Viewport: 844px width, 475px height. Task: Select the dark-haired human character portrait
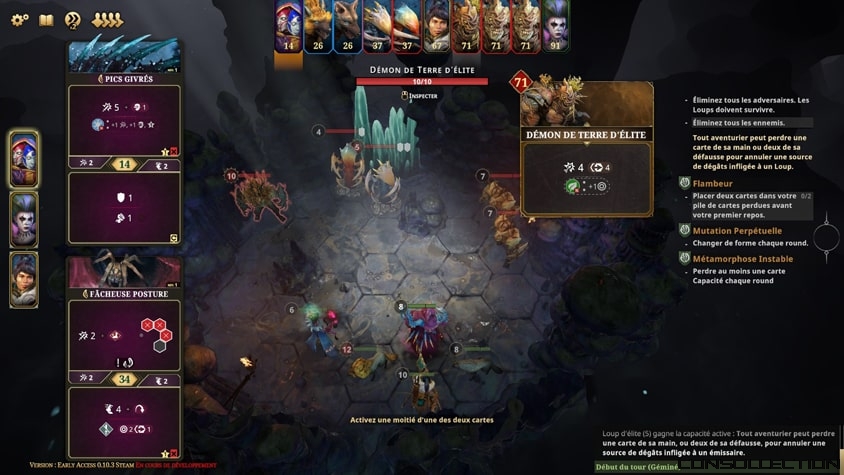[24, 279]
